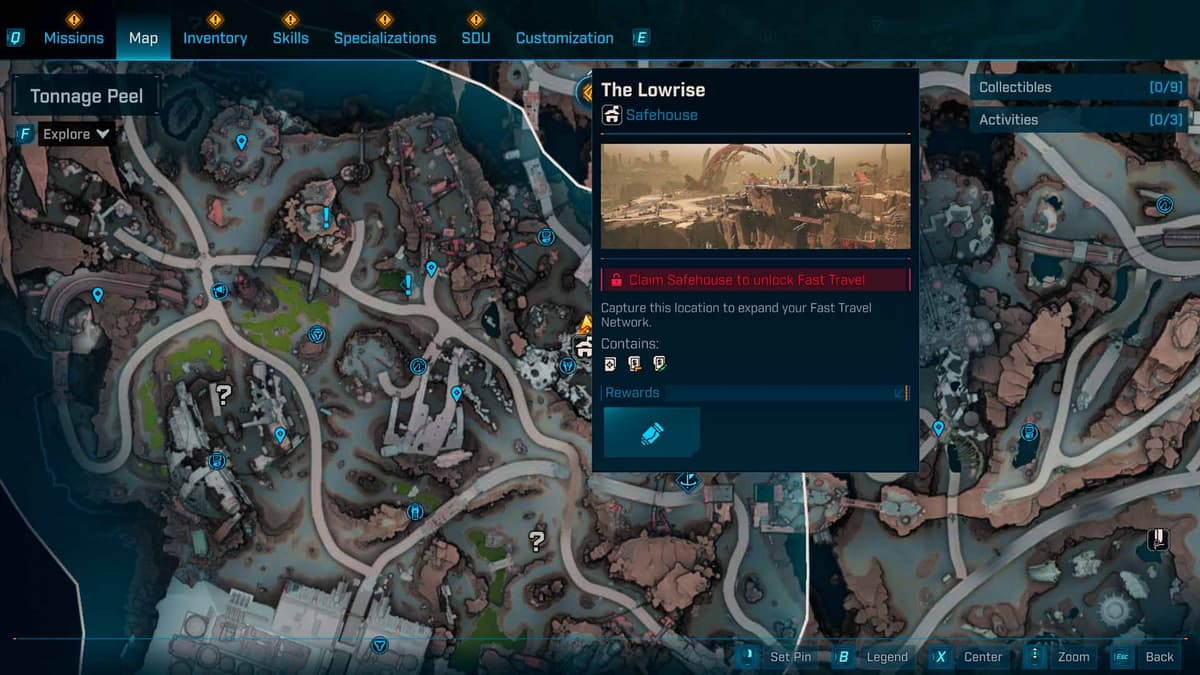Screen dimensions: 1200x675
Task: Open the Customization tab
Action: click(x=564, y=38)
